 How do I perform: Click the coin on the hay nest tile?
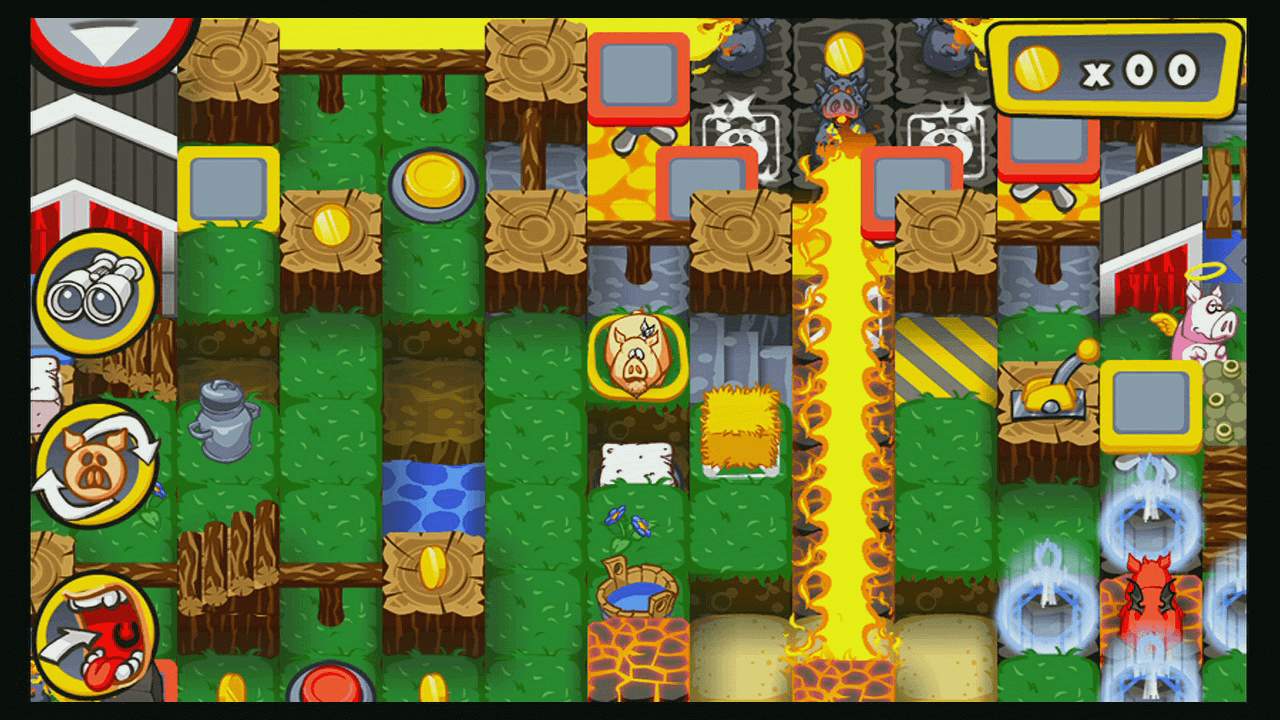(330, 225)
